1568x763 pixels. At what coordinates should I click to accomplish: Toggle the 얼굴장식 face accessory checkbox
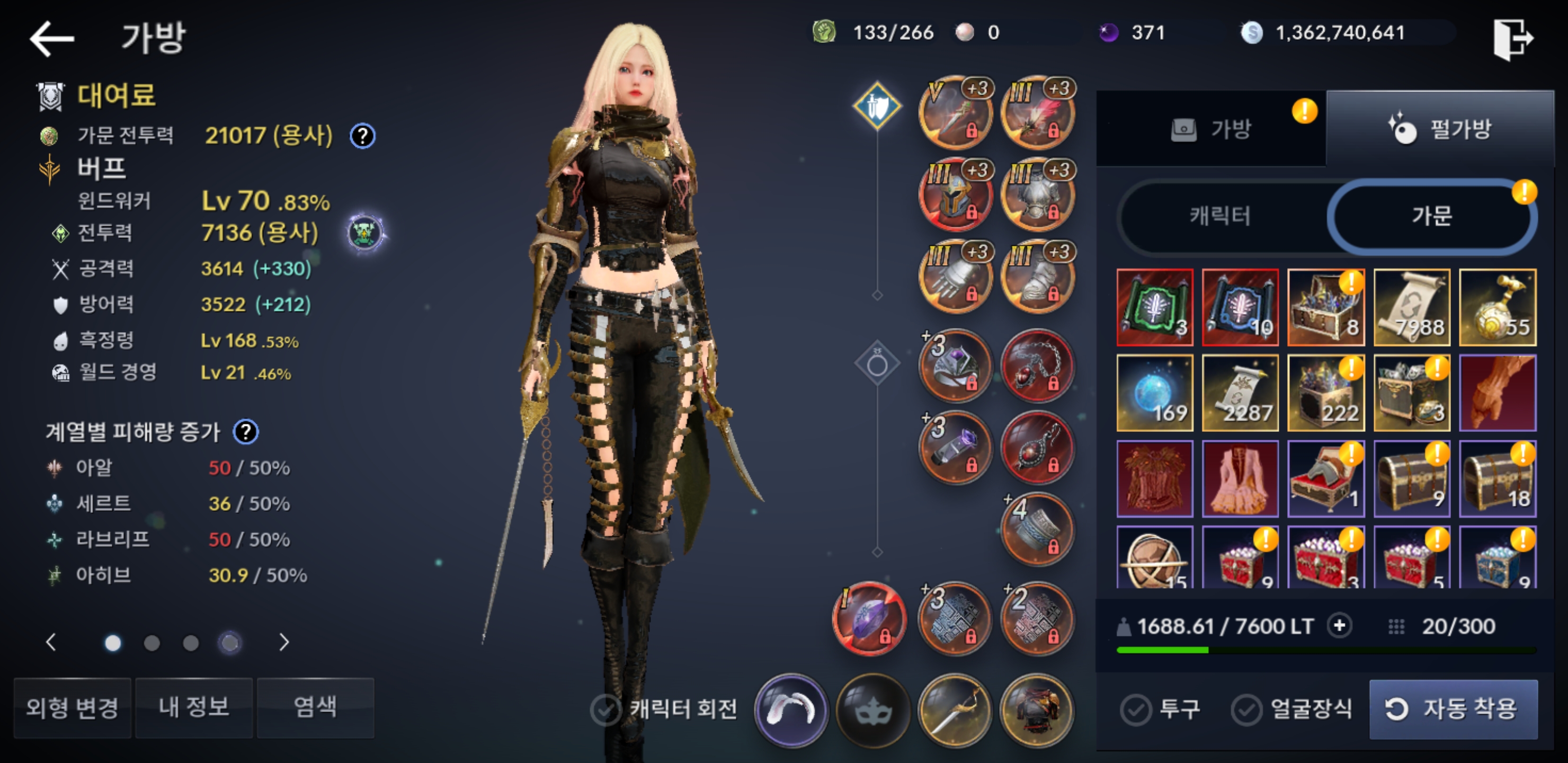click(1246, 709)
